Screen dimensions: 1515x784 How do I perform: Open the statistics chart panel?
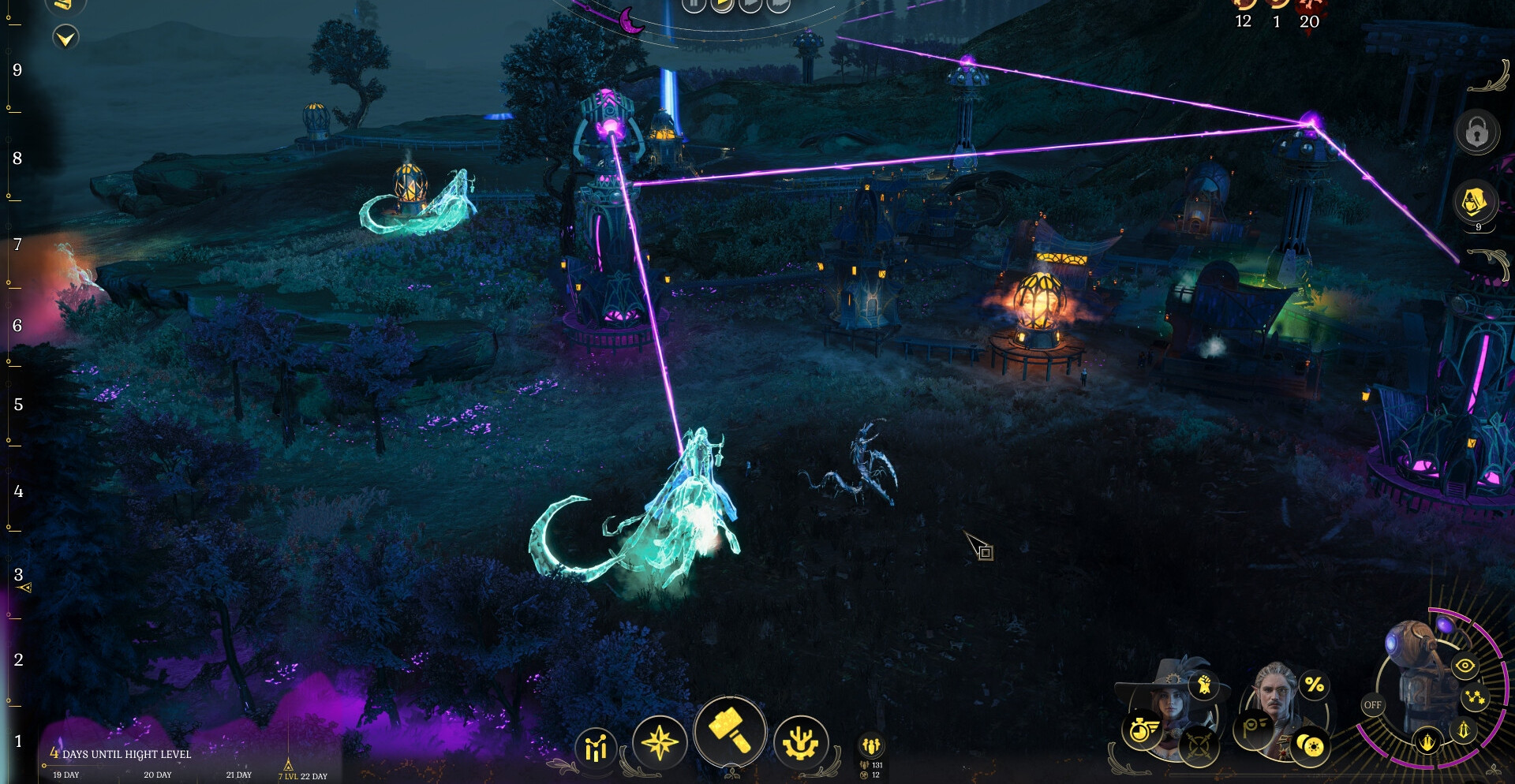[596, 747]
